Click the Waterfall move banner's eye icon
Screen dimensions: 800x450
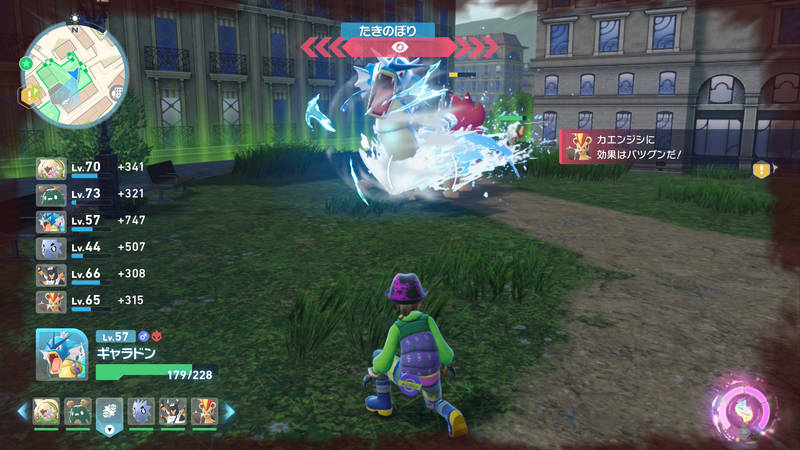400,46
